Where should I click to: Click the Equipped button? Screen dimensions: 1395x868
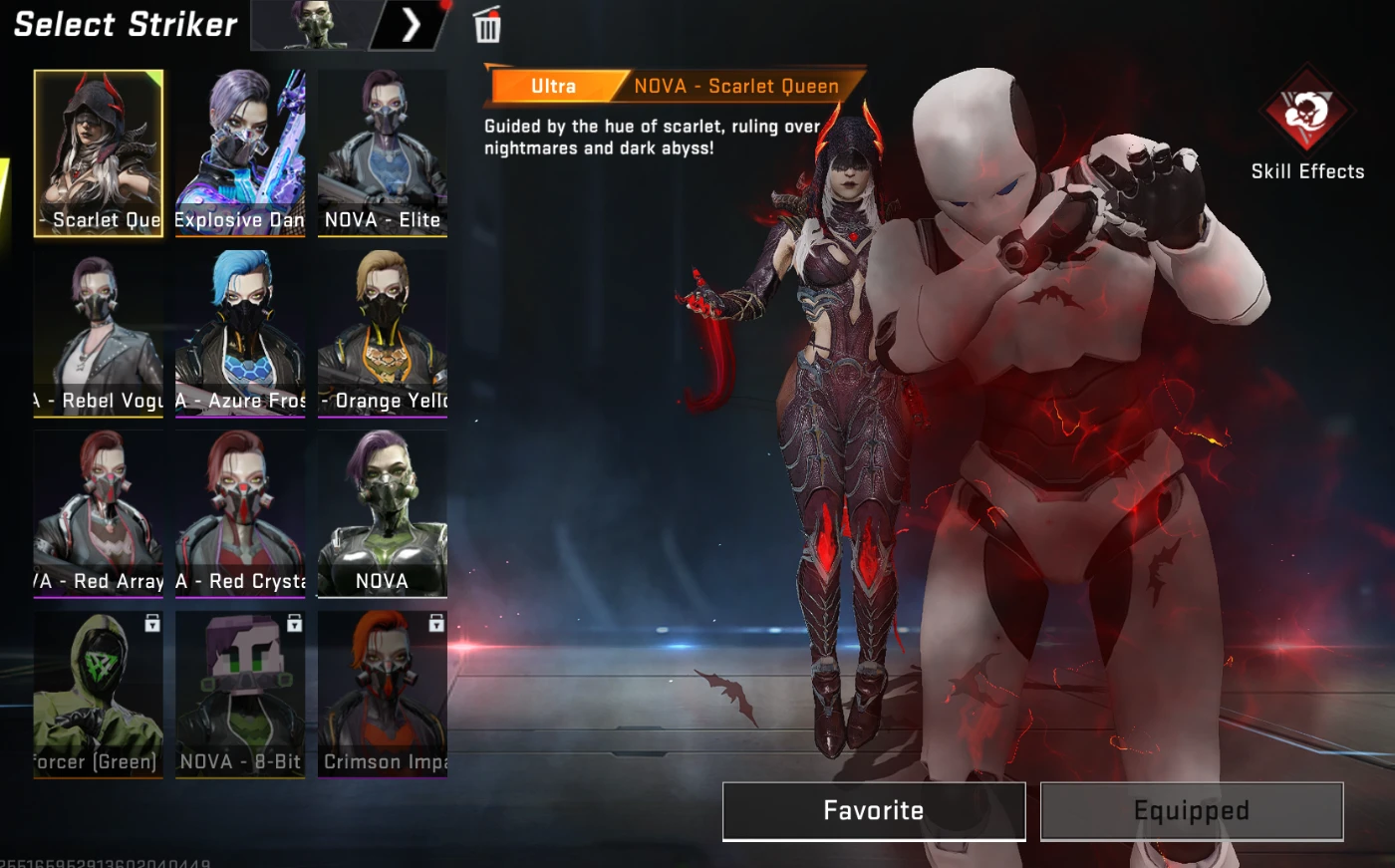tap(1192, 810)
